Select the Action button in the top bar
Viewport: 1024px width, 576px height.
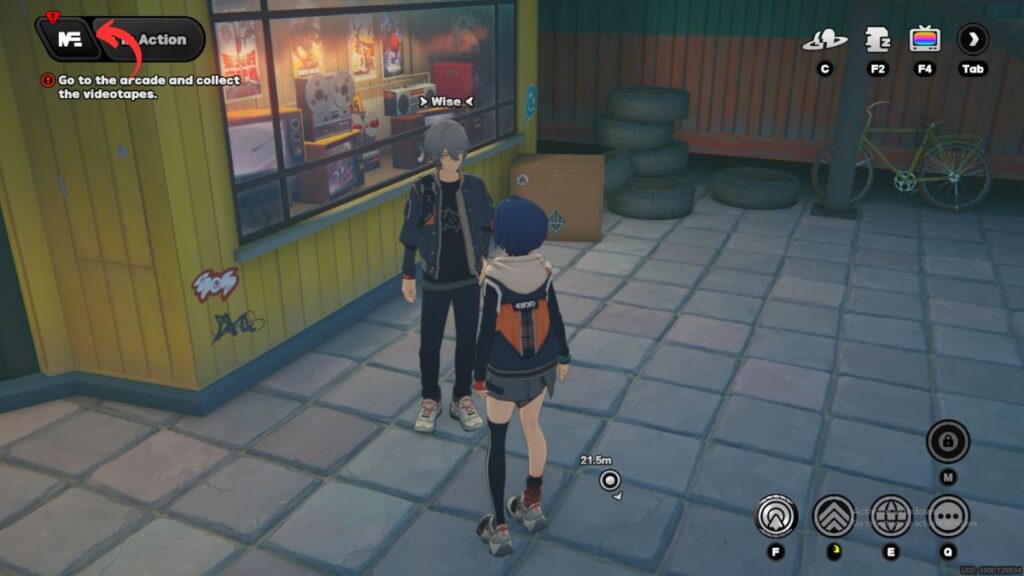pyautogui.click(x=160, y=40)
